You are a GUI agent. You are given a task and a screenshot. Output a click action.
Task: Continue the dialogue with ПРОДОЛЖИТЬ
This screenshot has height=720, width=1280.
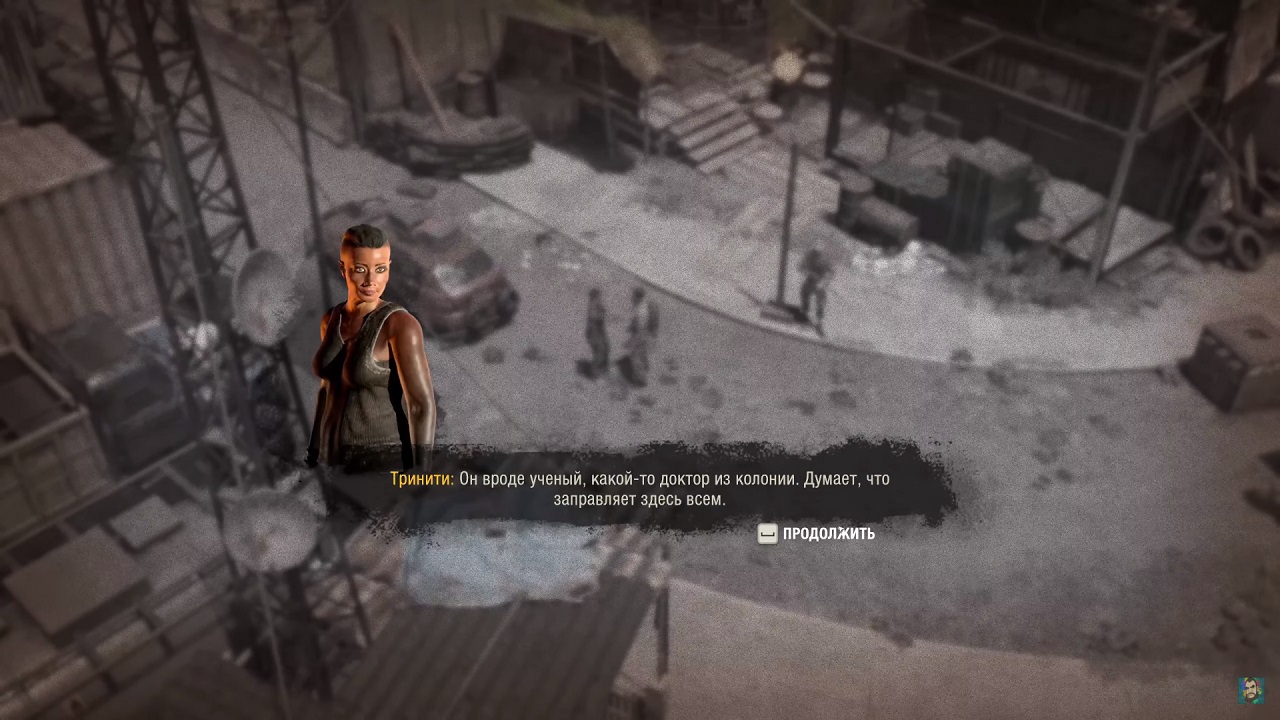point(817,534)
